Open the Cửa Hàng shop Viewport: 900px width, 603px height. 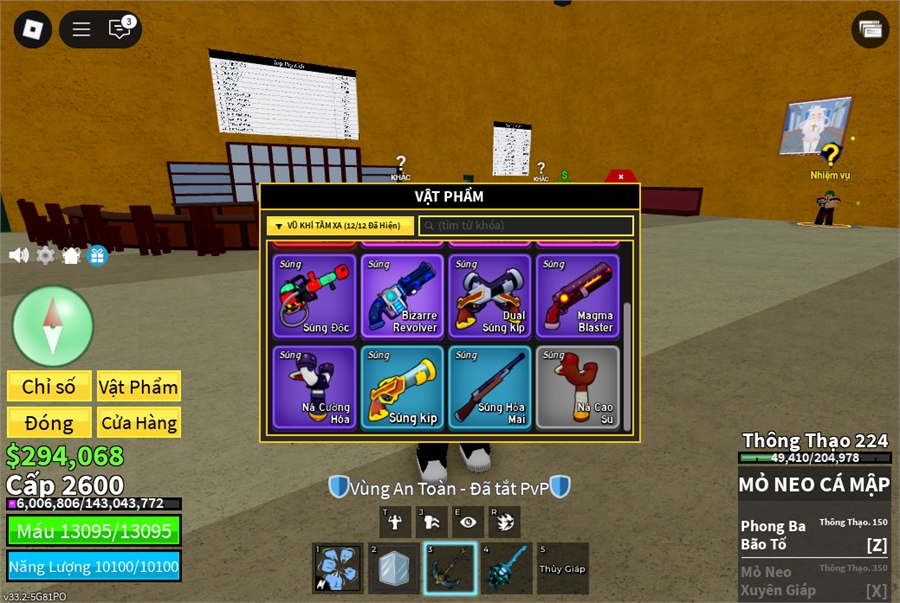tap(139, 423)
